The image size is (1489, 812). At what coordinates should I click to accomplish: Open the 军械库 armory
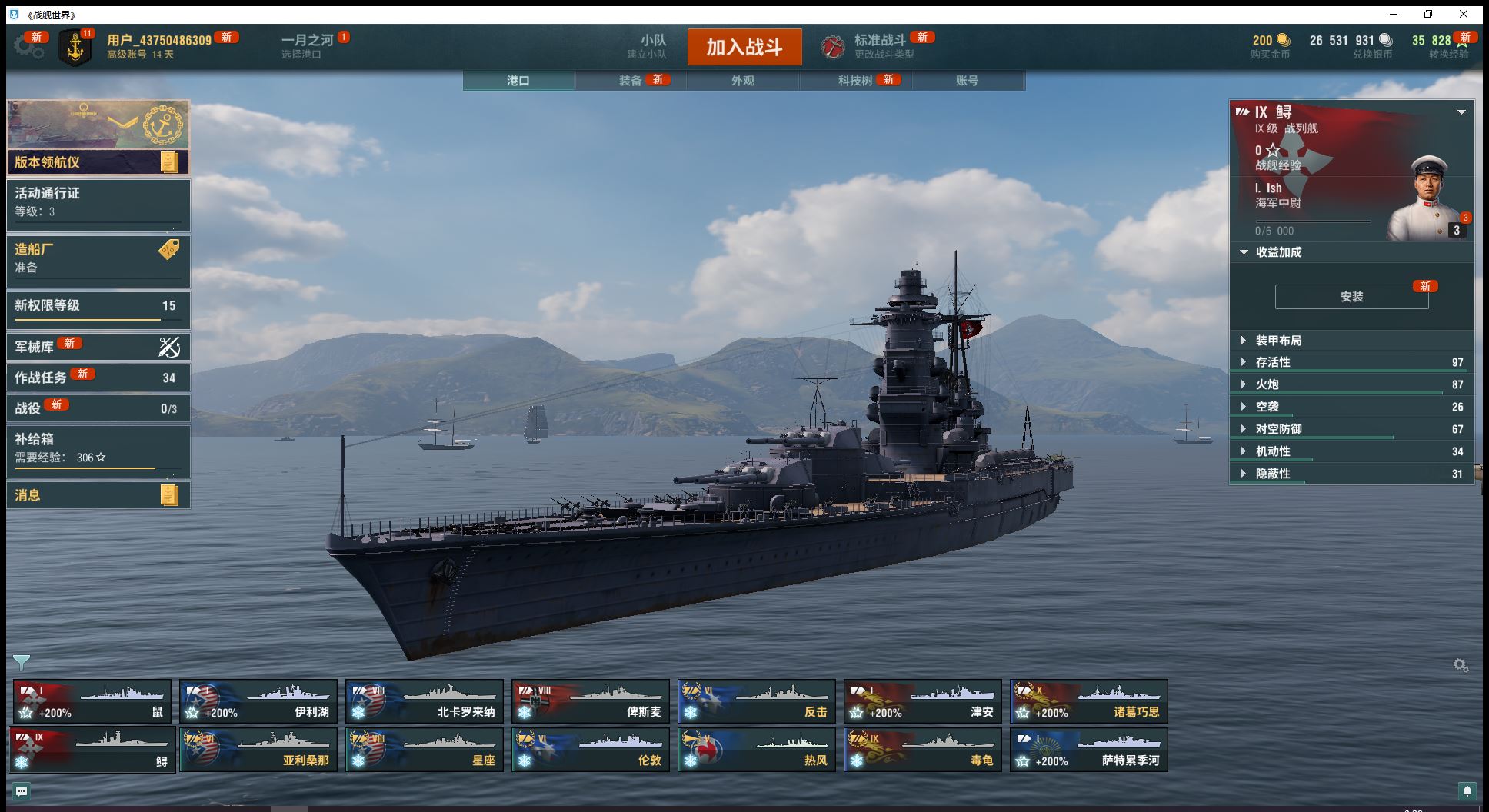pos(98,347)
